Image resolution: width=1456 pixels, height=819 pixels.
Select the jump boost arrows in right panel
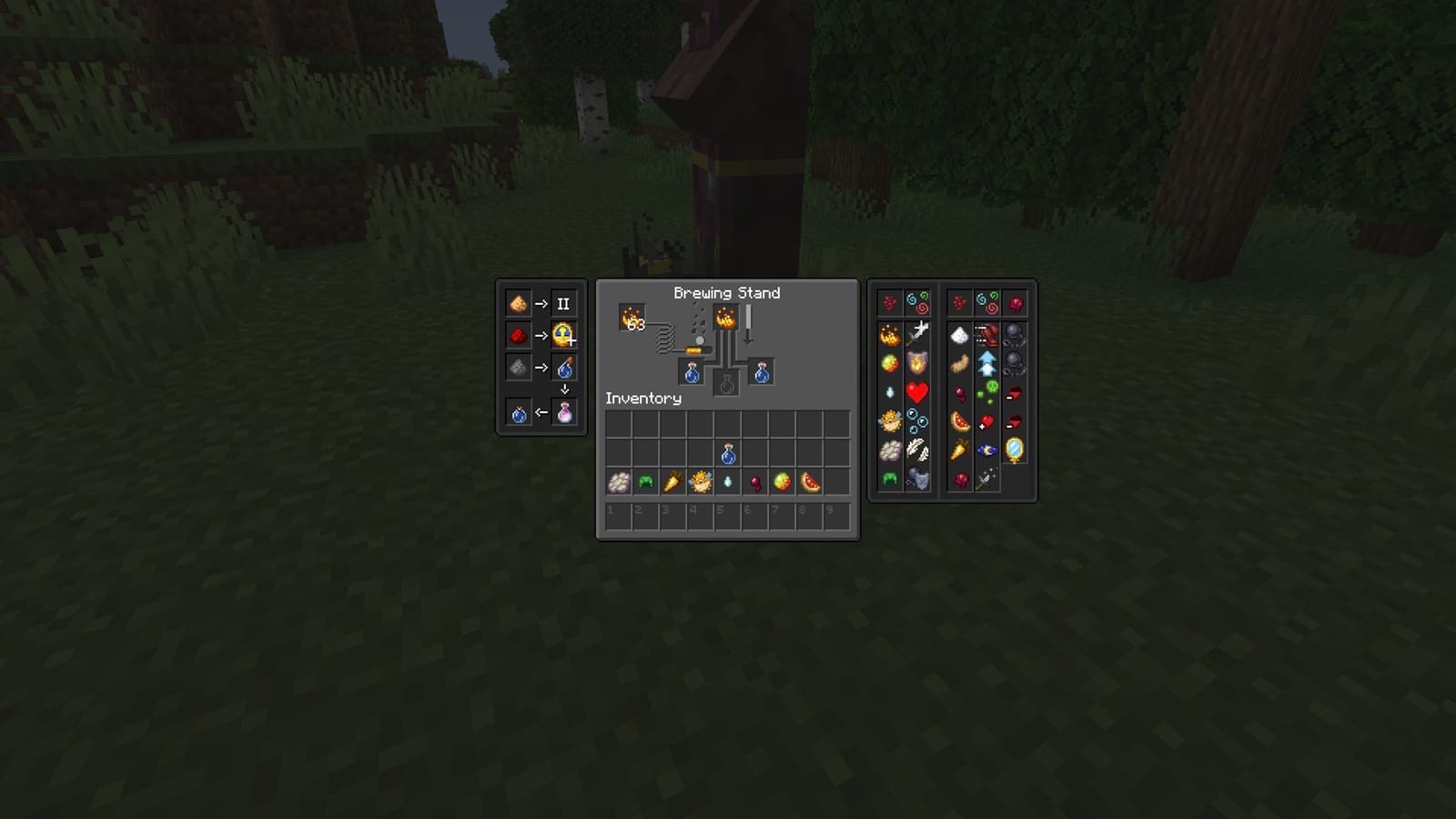(x=986, y=362)
